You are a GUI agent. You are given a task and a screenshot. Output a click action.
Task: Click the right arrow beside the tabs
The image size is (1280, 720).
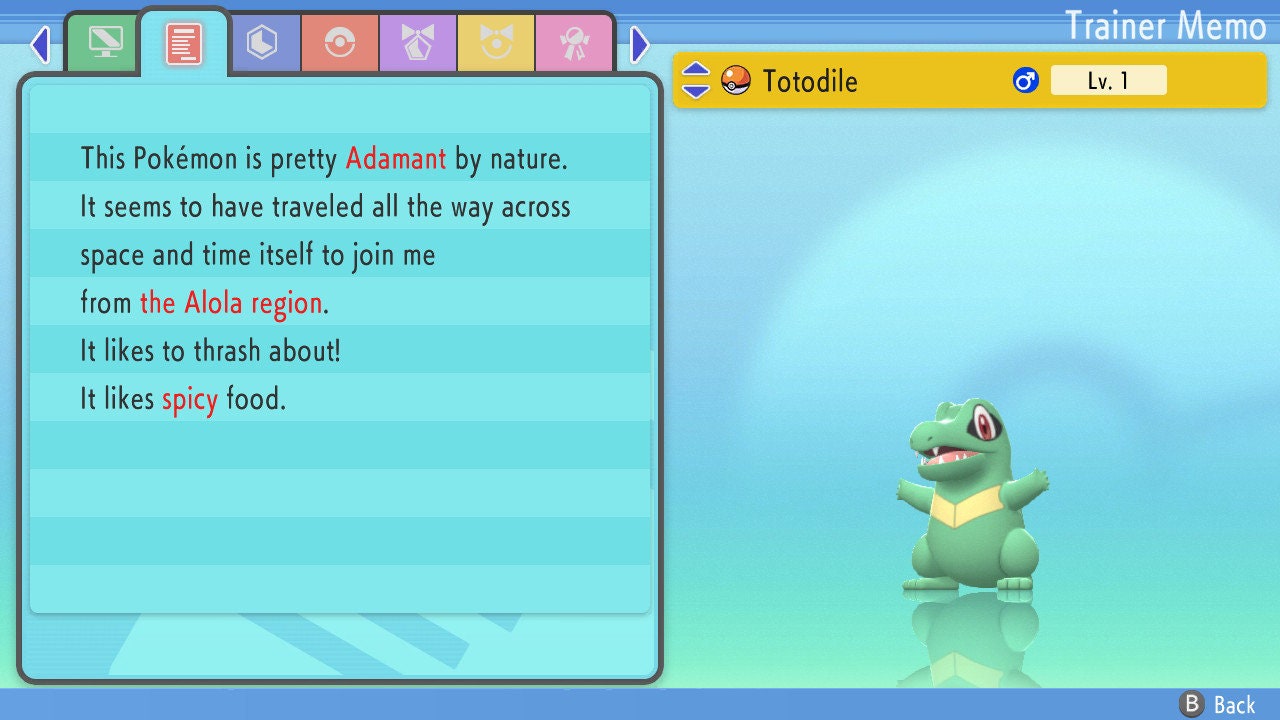tap(640, 44)
